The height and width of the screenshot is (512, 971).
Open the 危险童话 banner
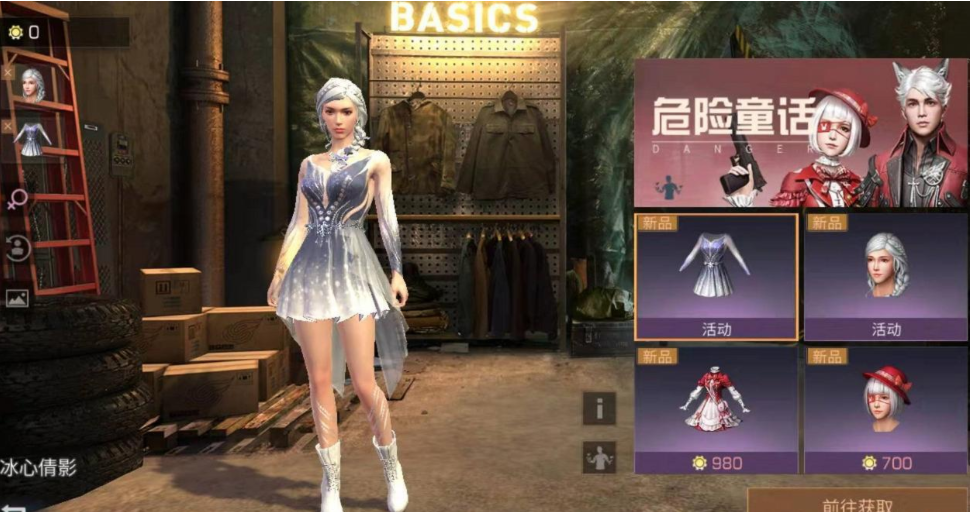tap(800, 130)
